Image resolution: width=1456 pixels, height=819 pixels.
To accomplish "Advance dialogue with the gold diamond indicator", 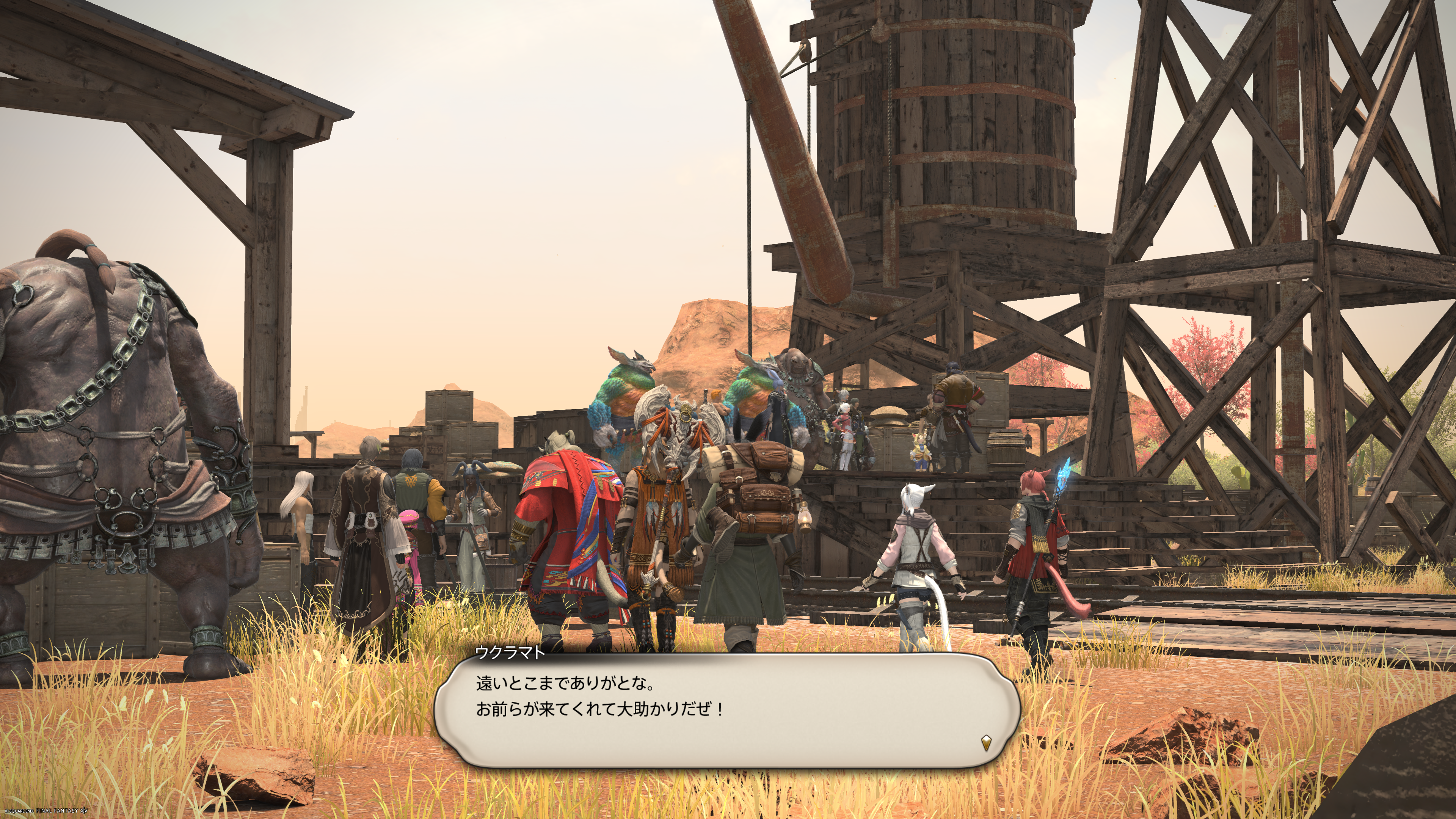I will (x=986, y=742).
